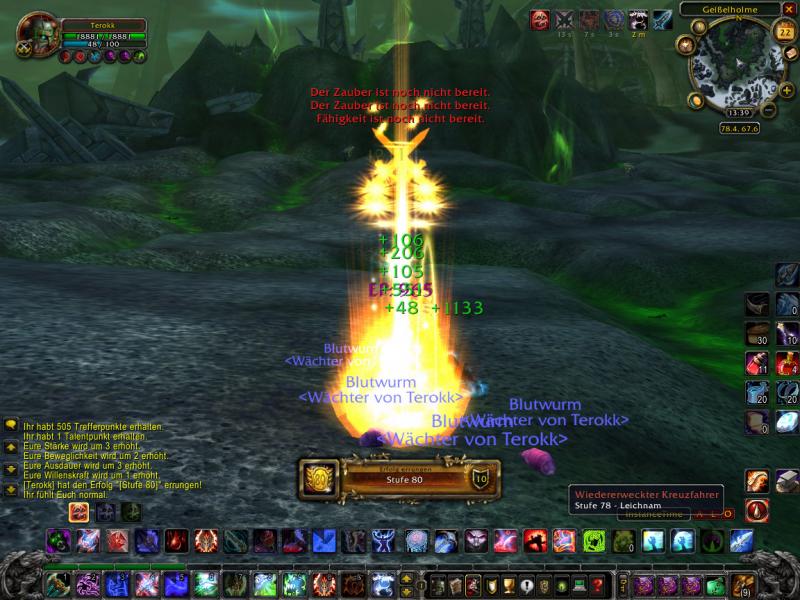800x600 pixels.
Task: Select the sword weapon buff icon
Action: (x=663, y=20)
